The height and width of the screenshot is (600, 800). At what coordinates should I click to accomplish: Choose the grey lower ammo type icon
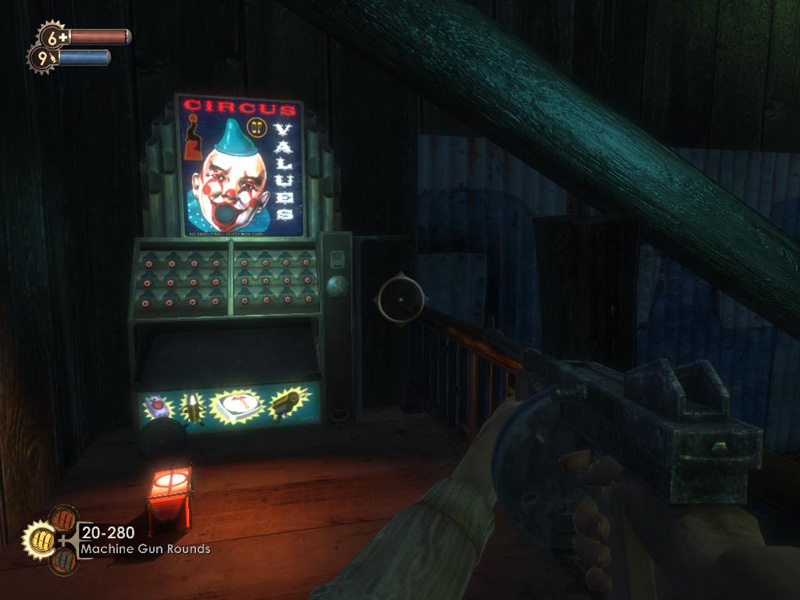click(x=61, y=558)
